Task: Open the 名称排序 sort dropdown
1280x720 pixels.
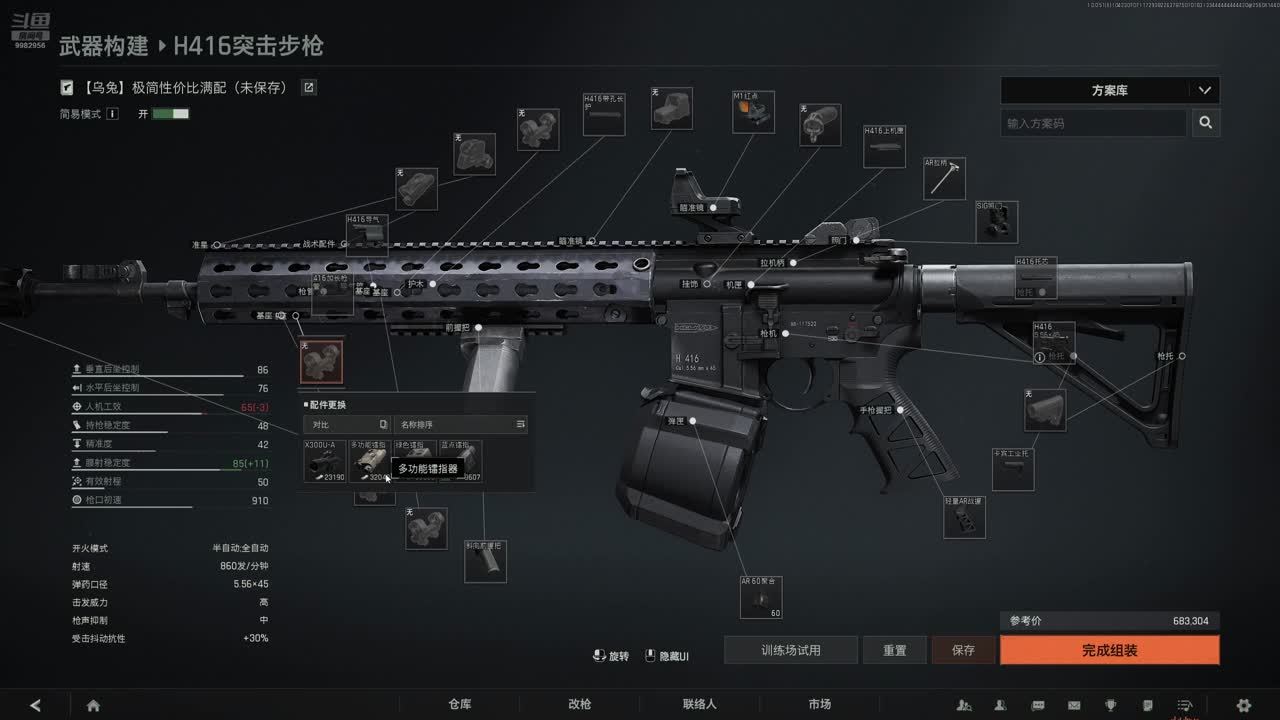Action: coord(460,425)
